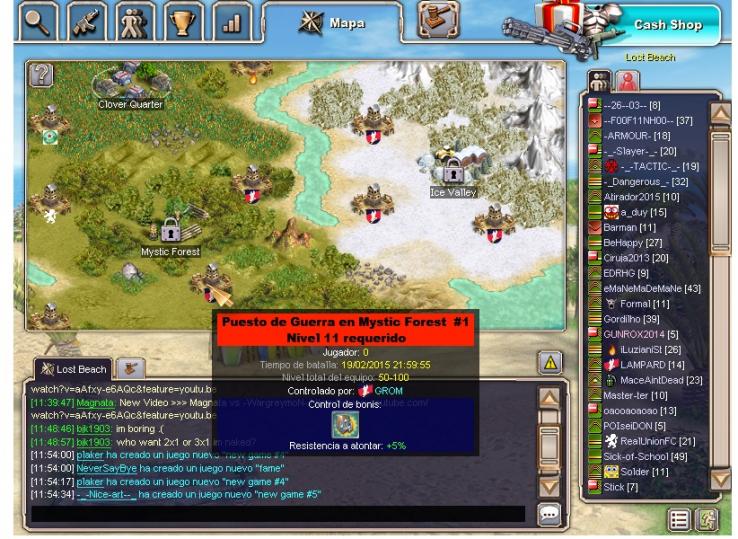
Task: Switch to the red player list tab
Action: pos(625,81)
